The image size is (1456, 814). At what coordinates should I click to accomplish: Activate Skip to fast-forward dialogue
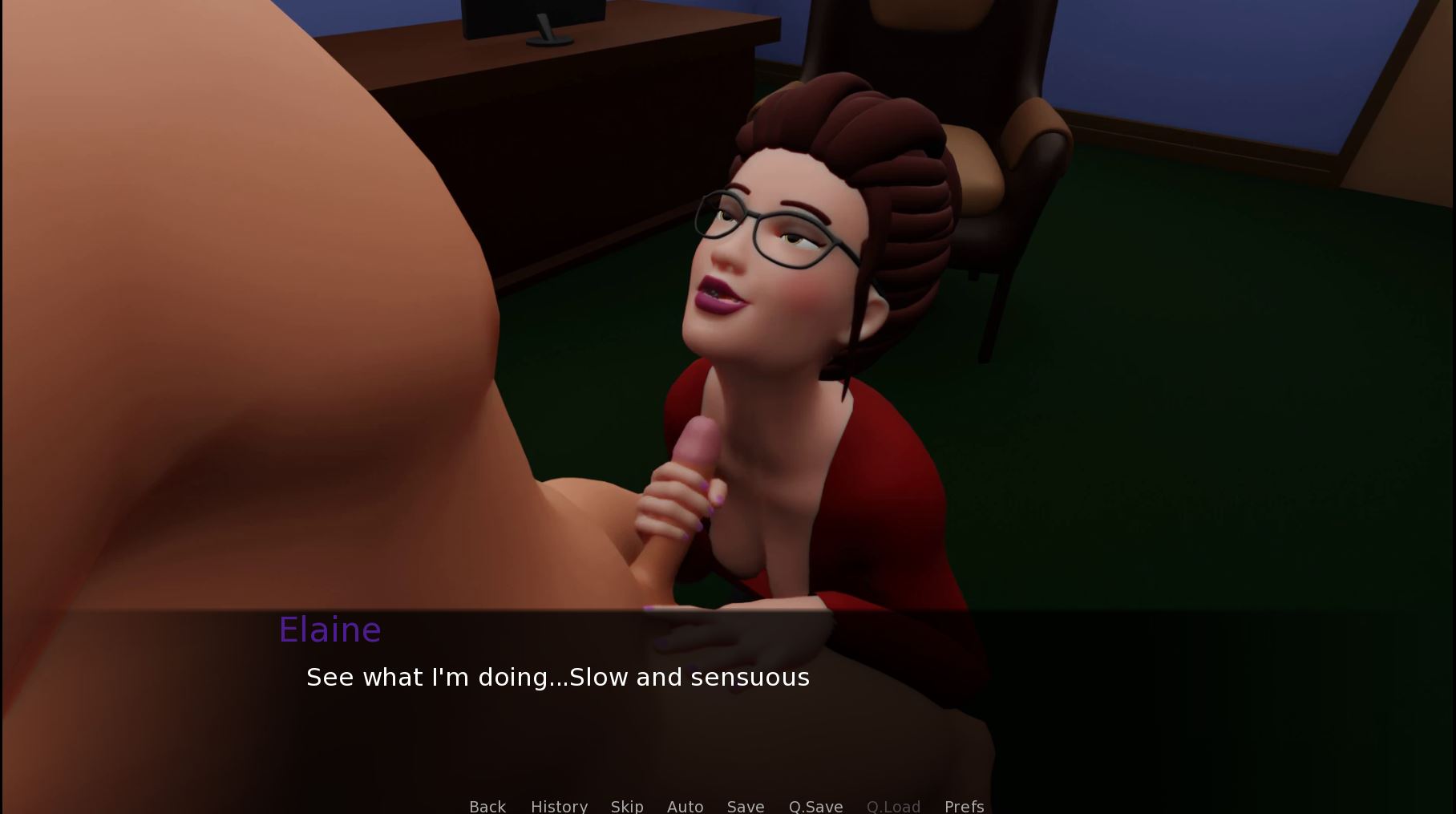click(x=627, y=805)
